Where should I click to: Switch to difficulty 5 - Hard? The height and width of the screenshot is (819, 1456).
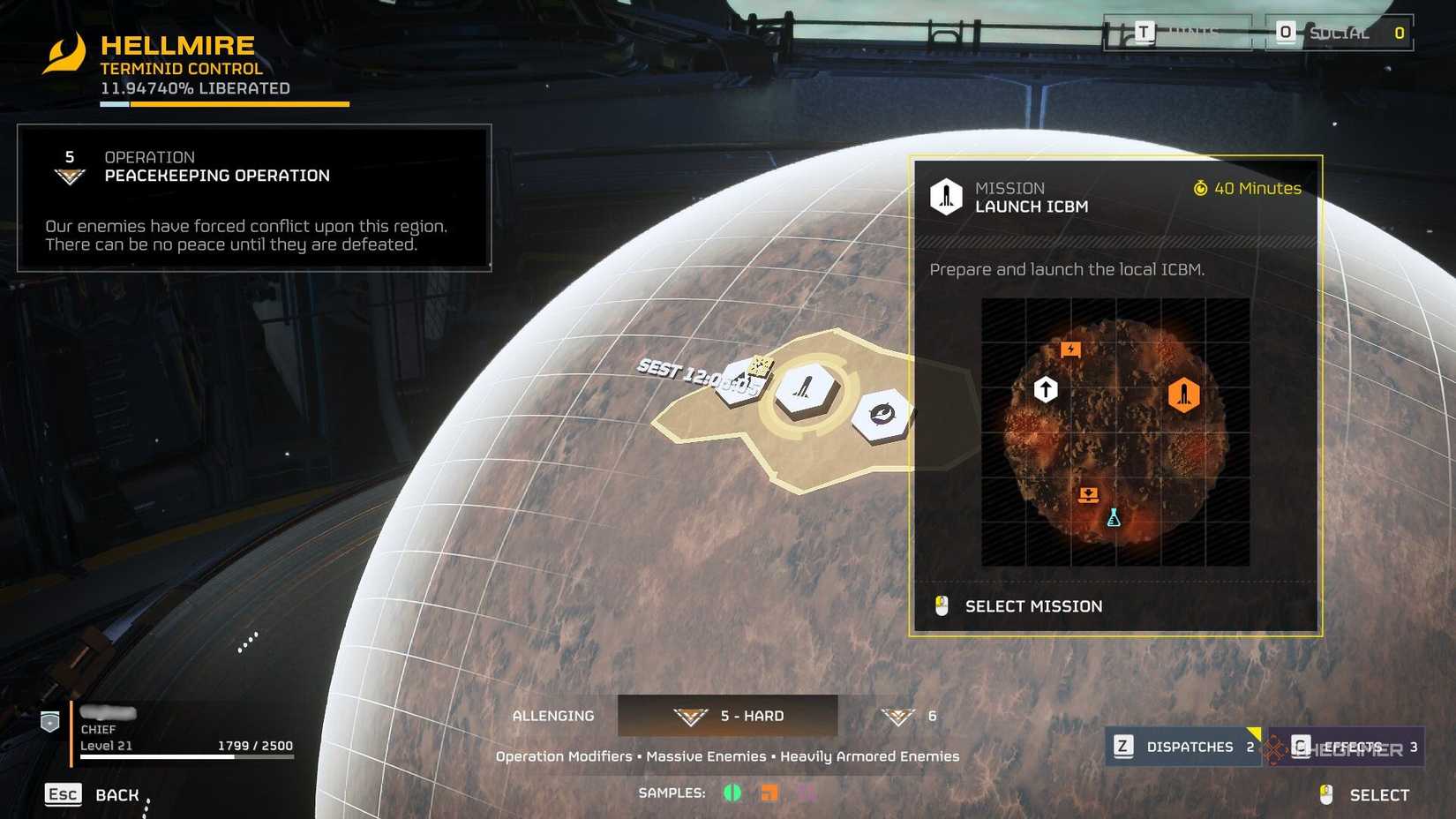click(728, 716)
